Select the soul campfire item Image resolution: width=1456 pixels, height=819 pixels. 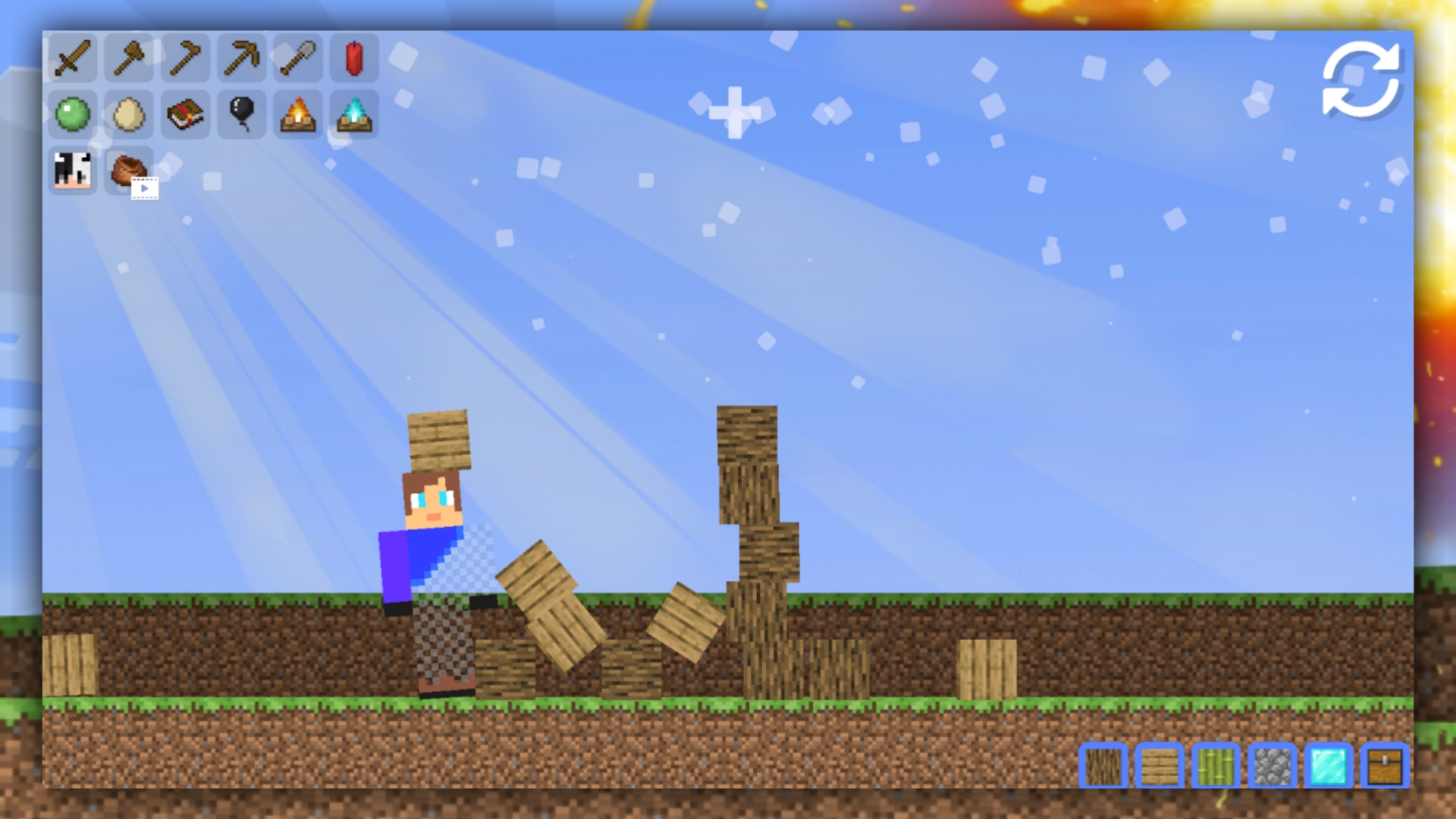point(353,115)
